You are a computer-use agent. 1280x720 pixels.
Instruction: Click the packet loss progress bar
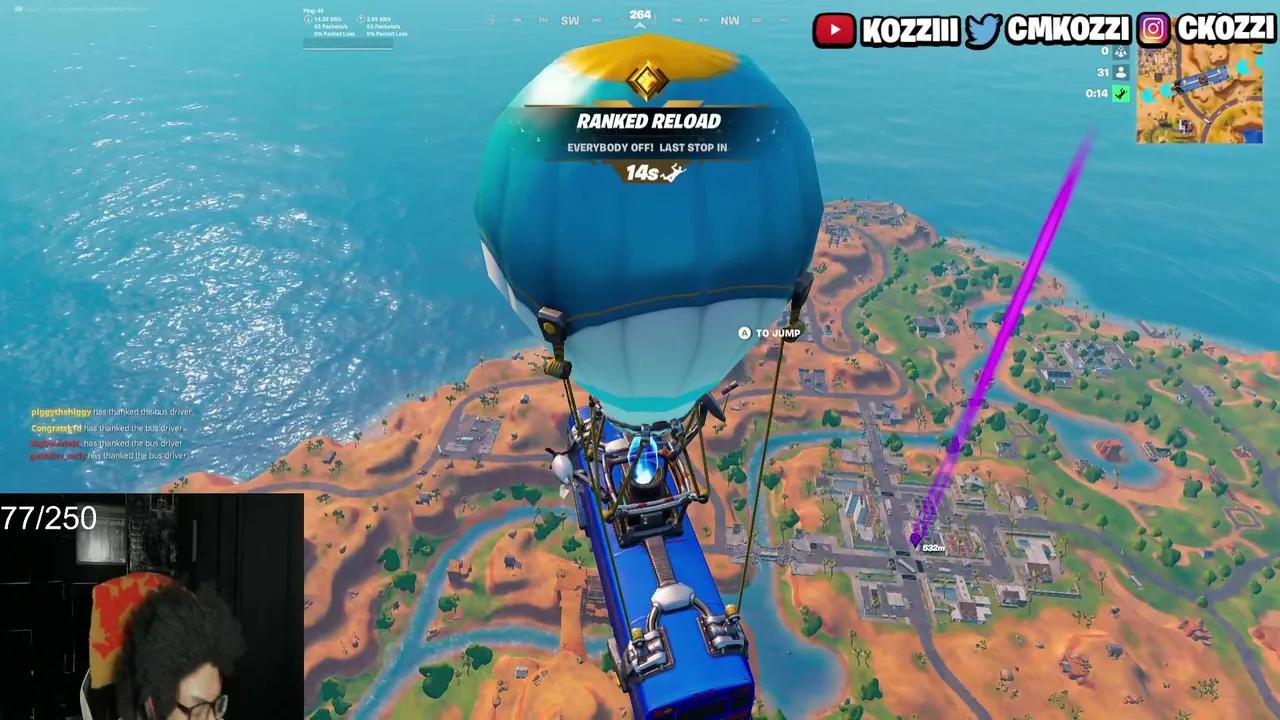pos(350,43)
